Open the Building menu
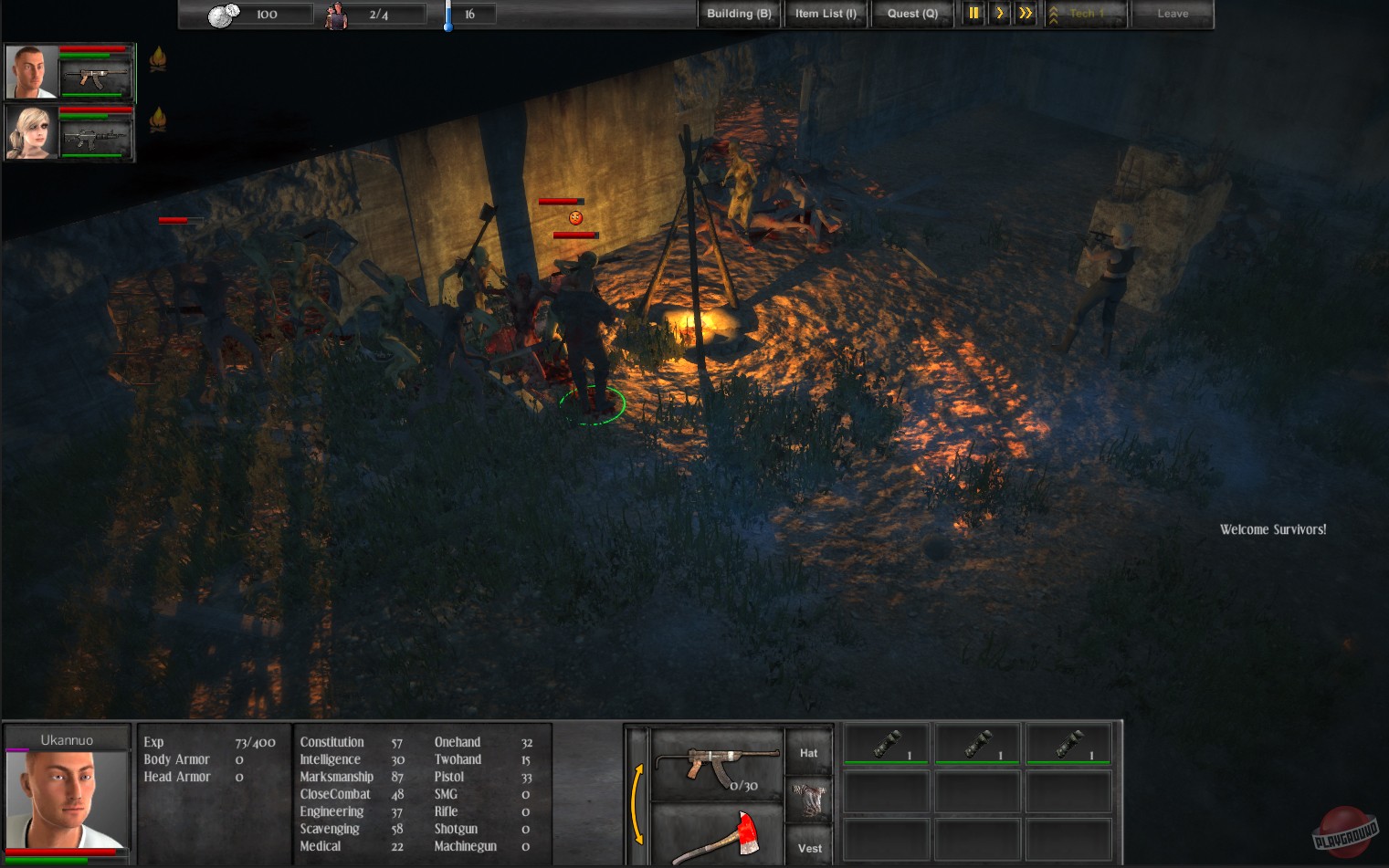This screenshot has height=868, width=1389. tap(738, 14)
